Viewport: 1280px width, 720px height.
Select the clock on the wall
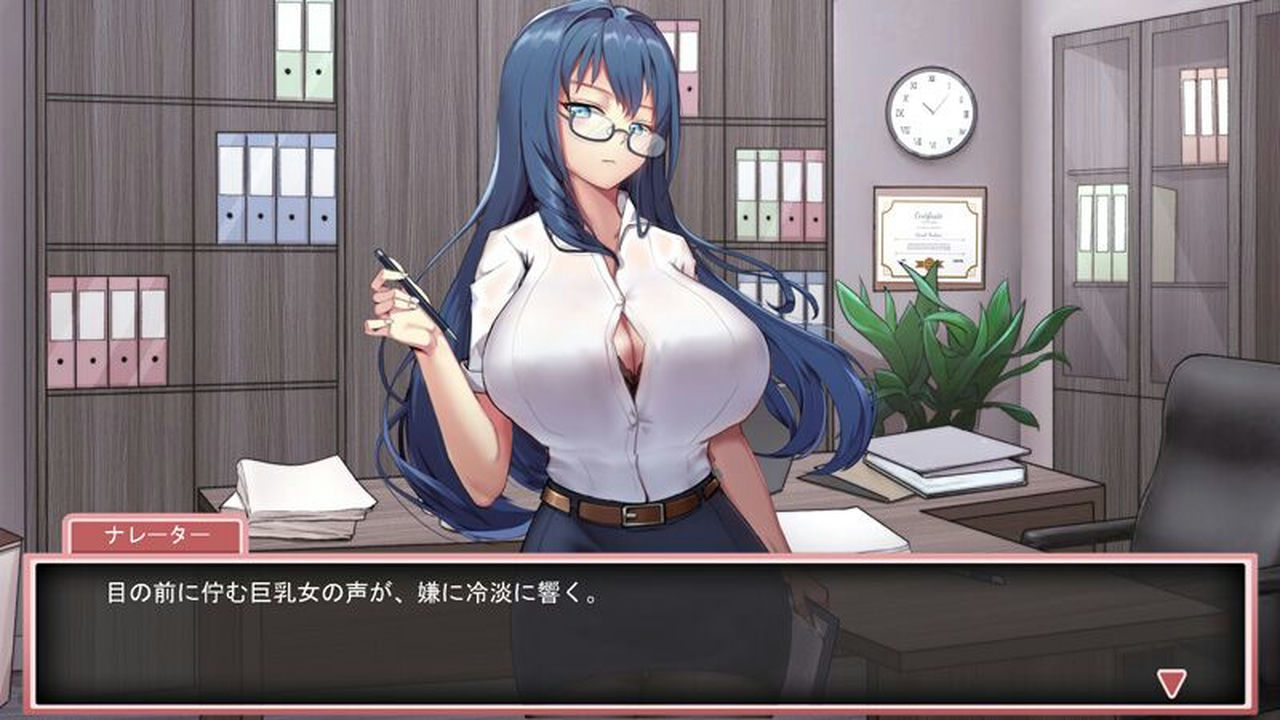click(x=934, y=110)
